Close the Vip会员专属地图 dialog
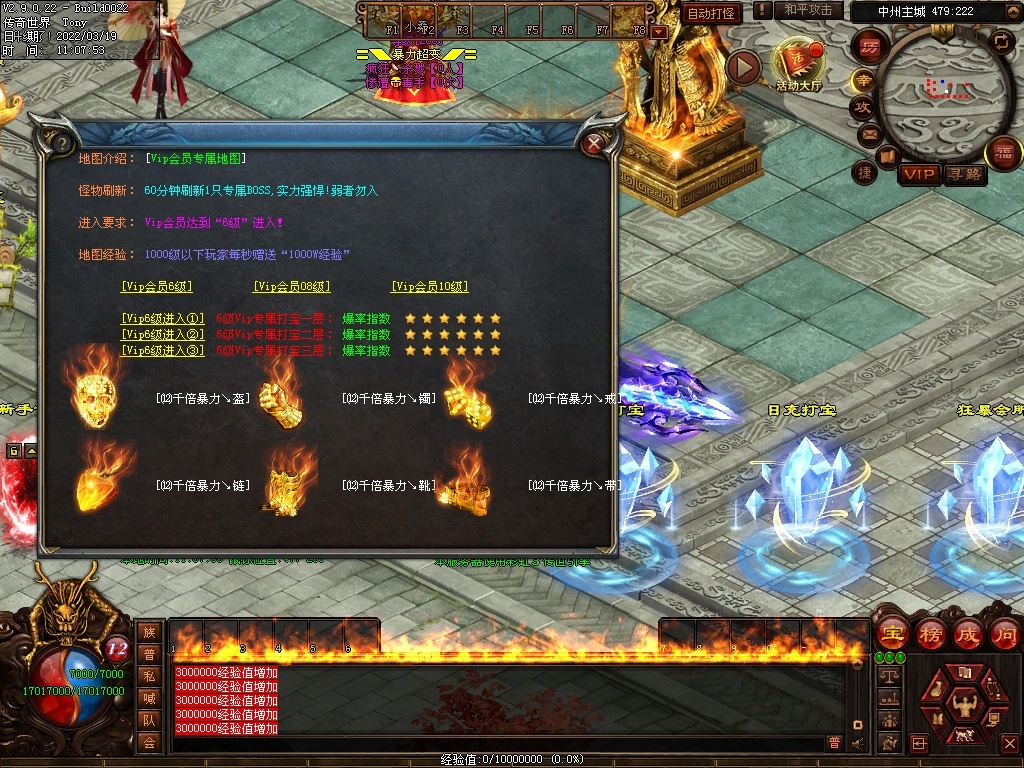 pos(594,144)
